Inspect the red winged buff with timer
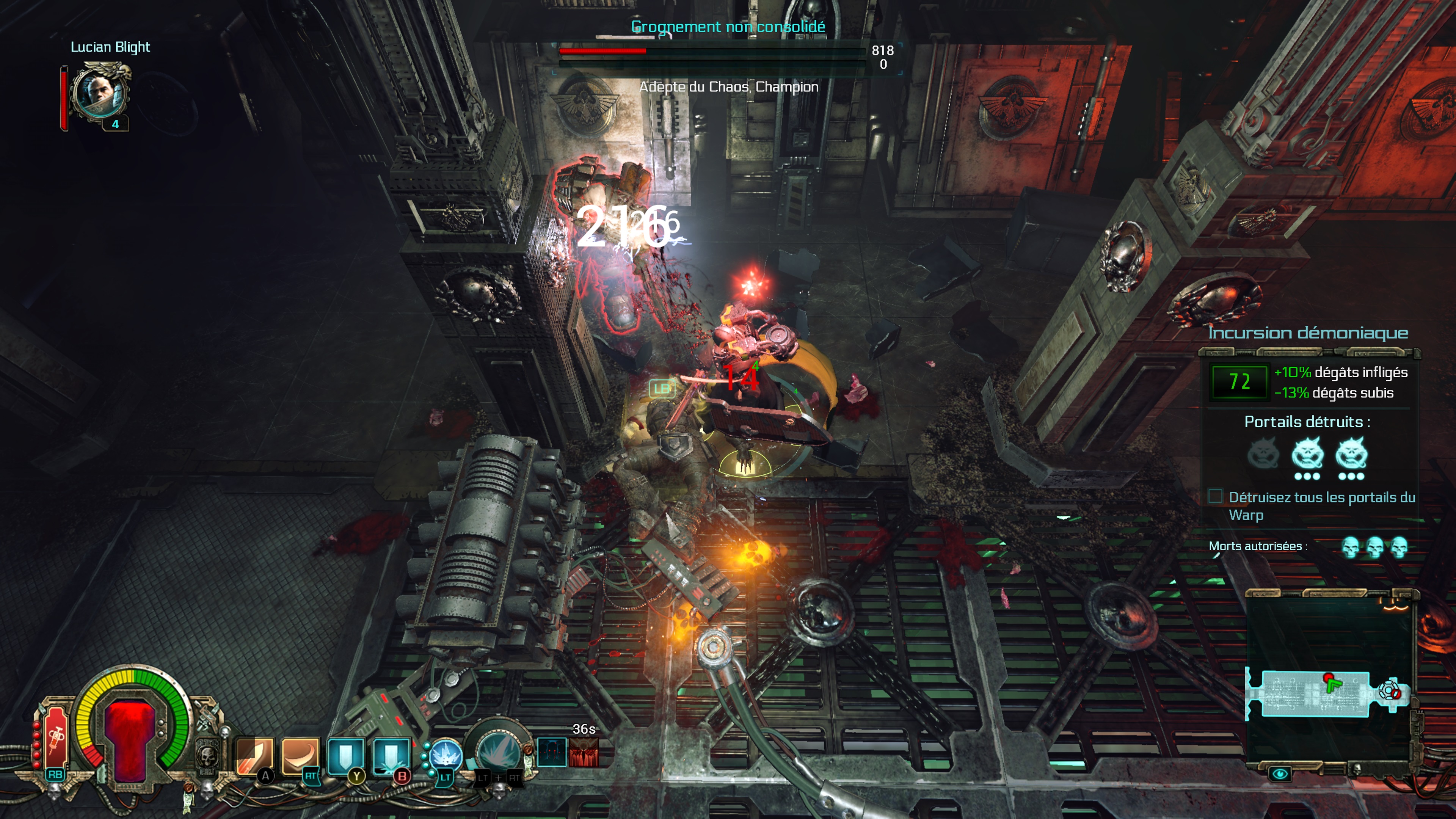The width and height of the screenshot is (1456, 819). (x=583, y=752)
